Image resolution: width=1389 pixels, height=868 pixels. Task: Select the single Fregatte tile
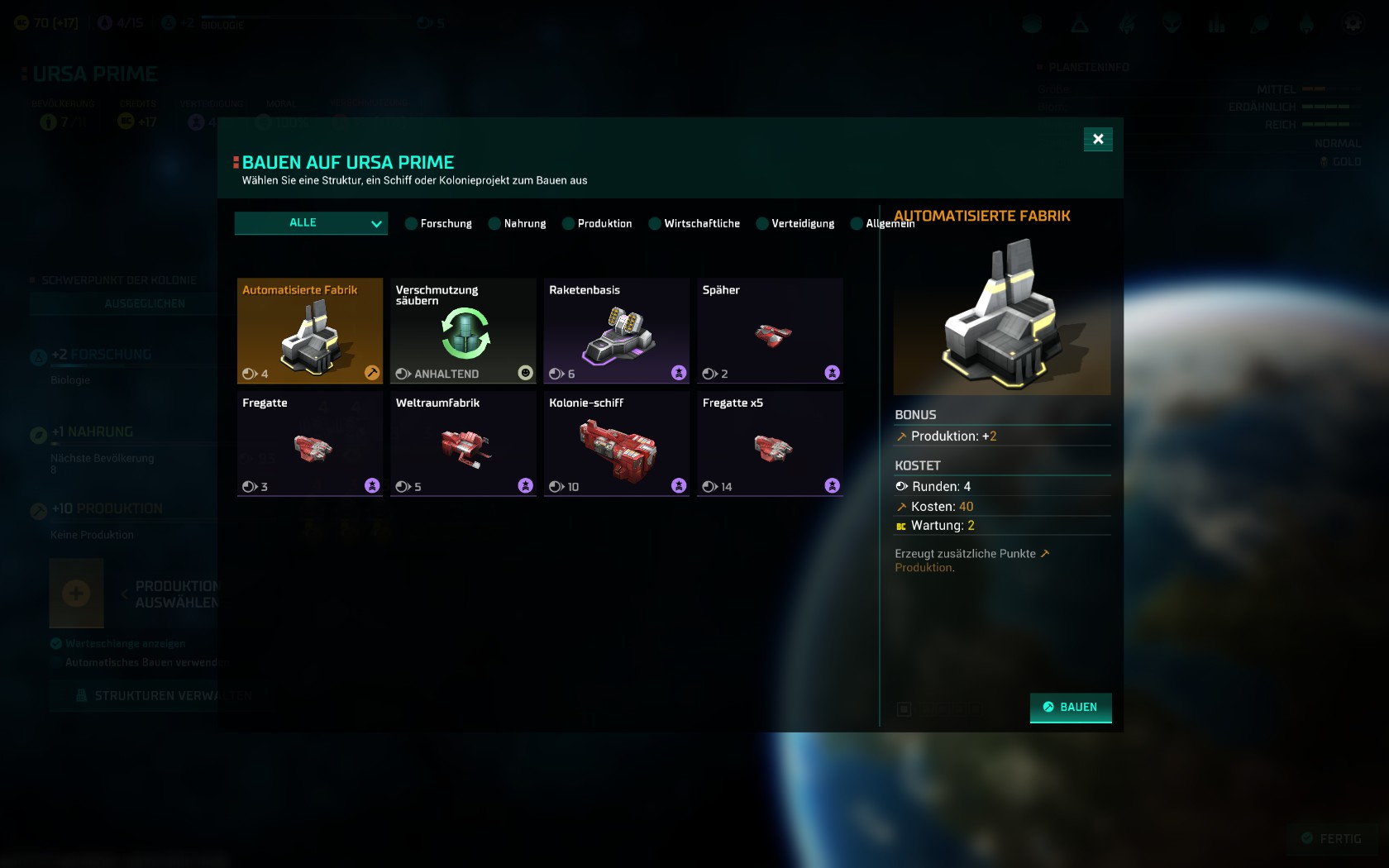click(x=310, y=444)
